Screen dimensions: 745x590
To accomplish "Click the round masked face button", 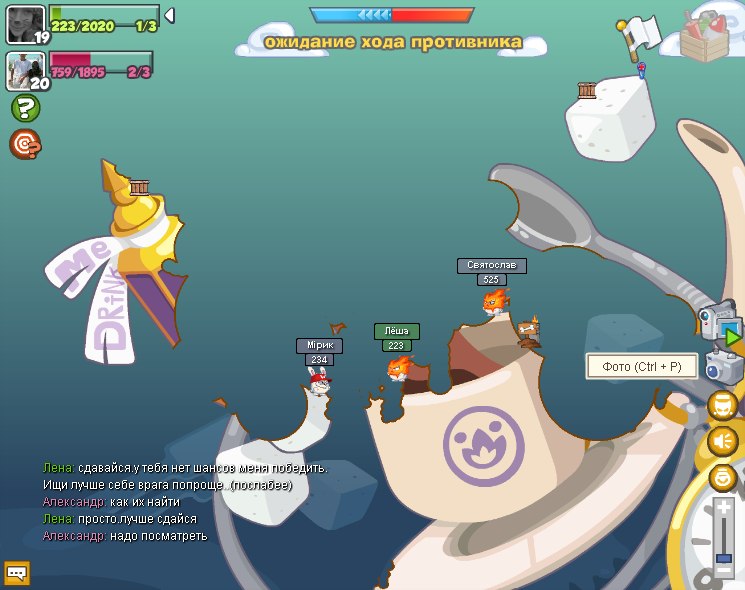I will 723,406.
